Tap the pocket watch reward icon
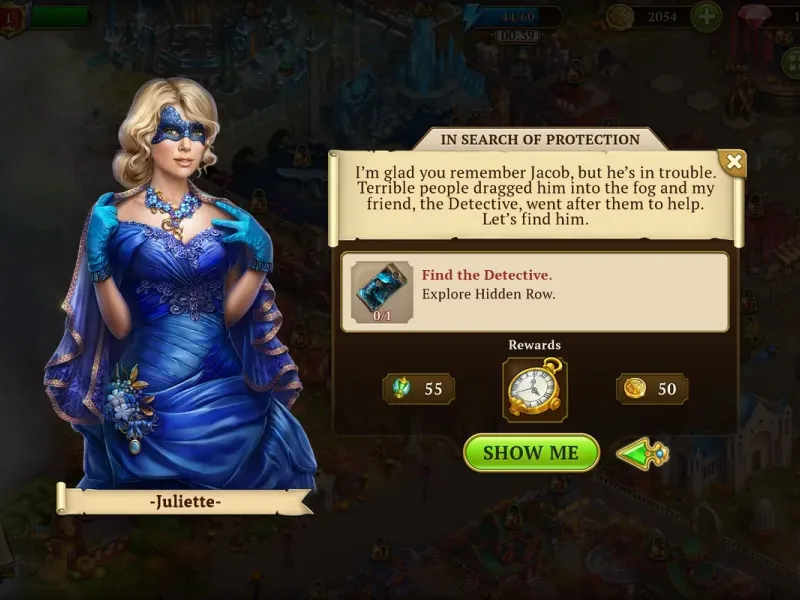 click(x=534, y=388)
